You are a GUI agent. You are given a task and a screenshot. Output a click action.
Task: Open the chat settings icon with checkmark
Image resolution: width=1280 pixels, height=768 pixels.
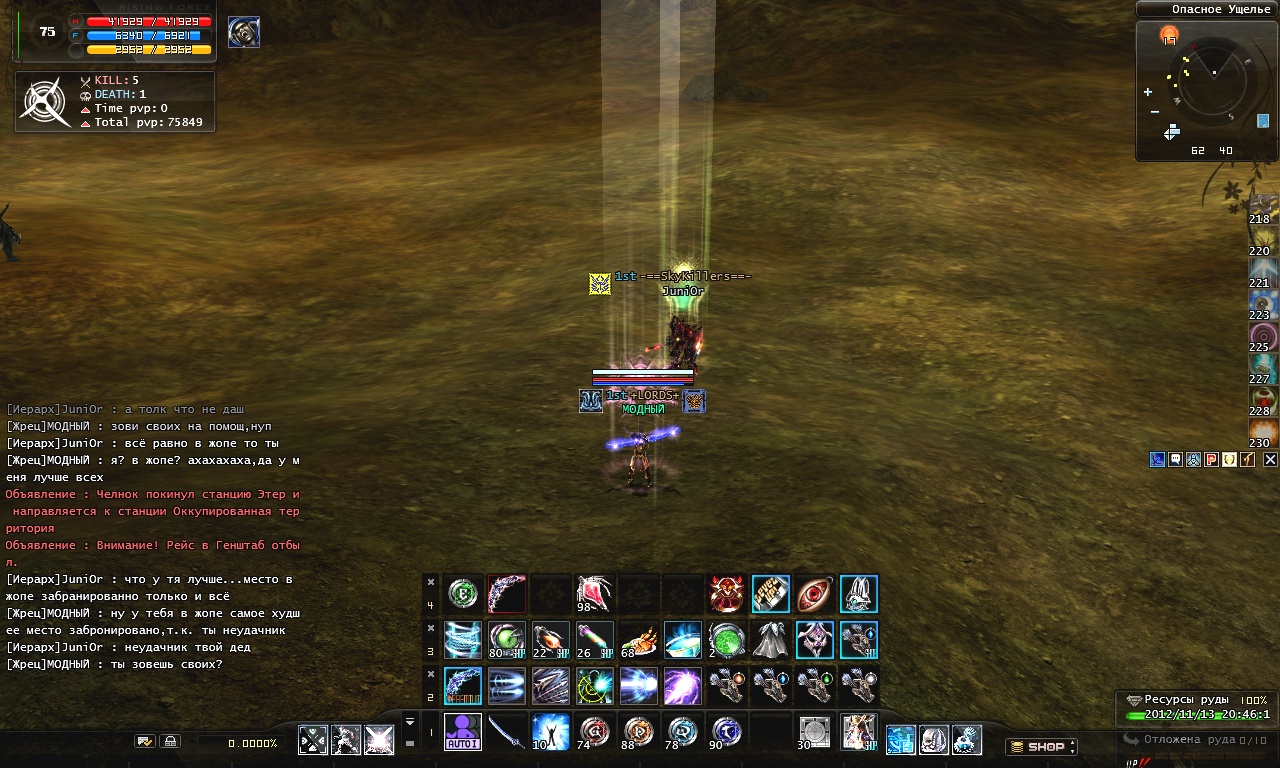(145, 742)
